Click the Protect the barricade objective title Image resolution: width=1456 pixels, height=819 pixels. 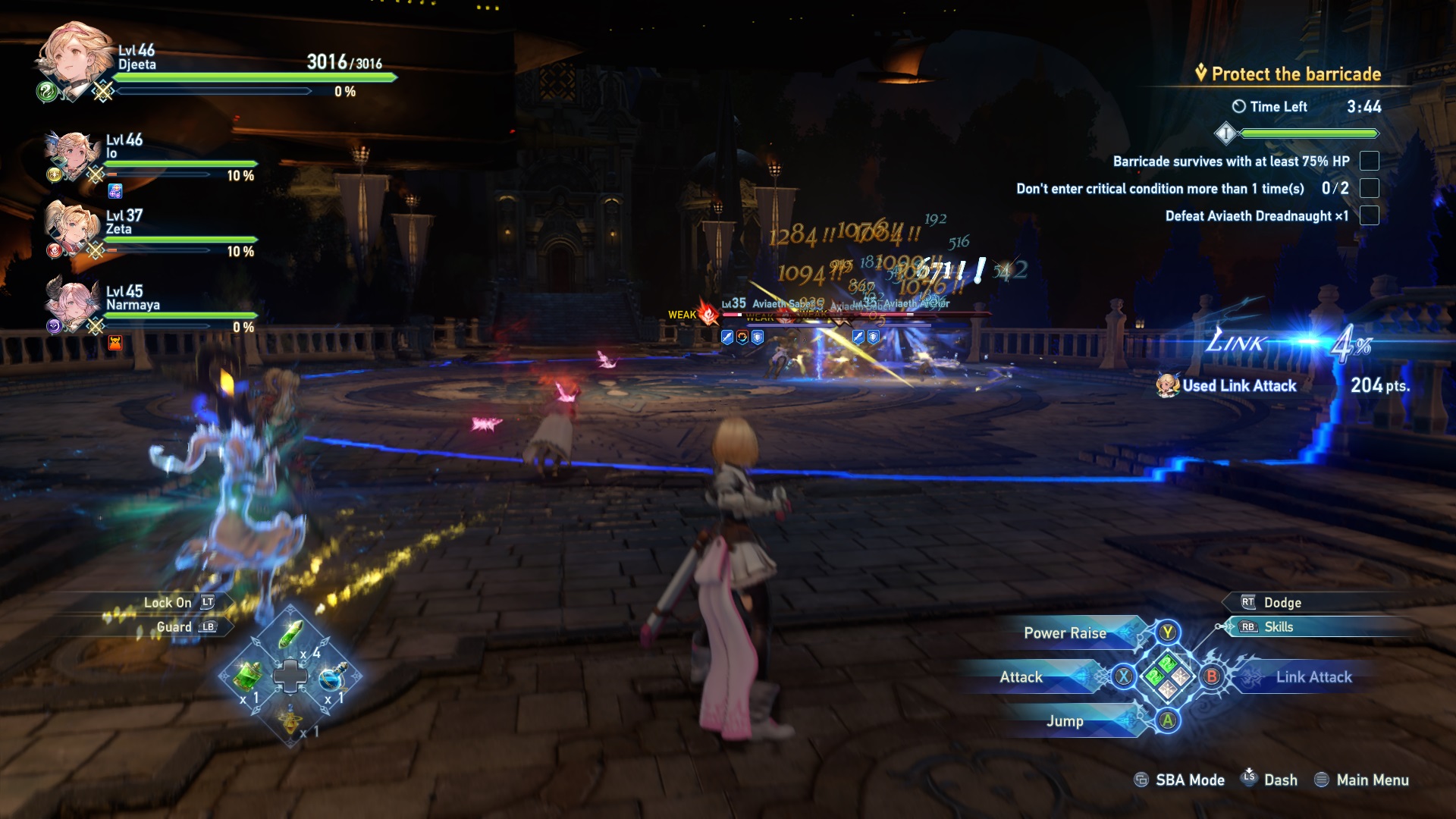pyautogui.click(x=1295, y=74)
